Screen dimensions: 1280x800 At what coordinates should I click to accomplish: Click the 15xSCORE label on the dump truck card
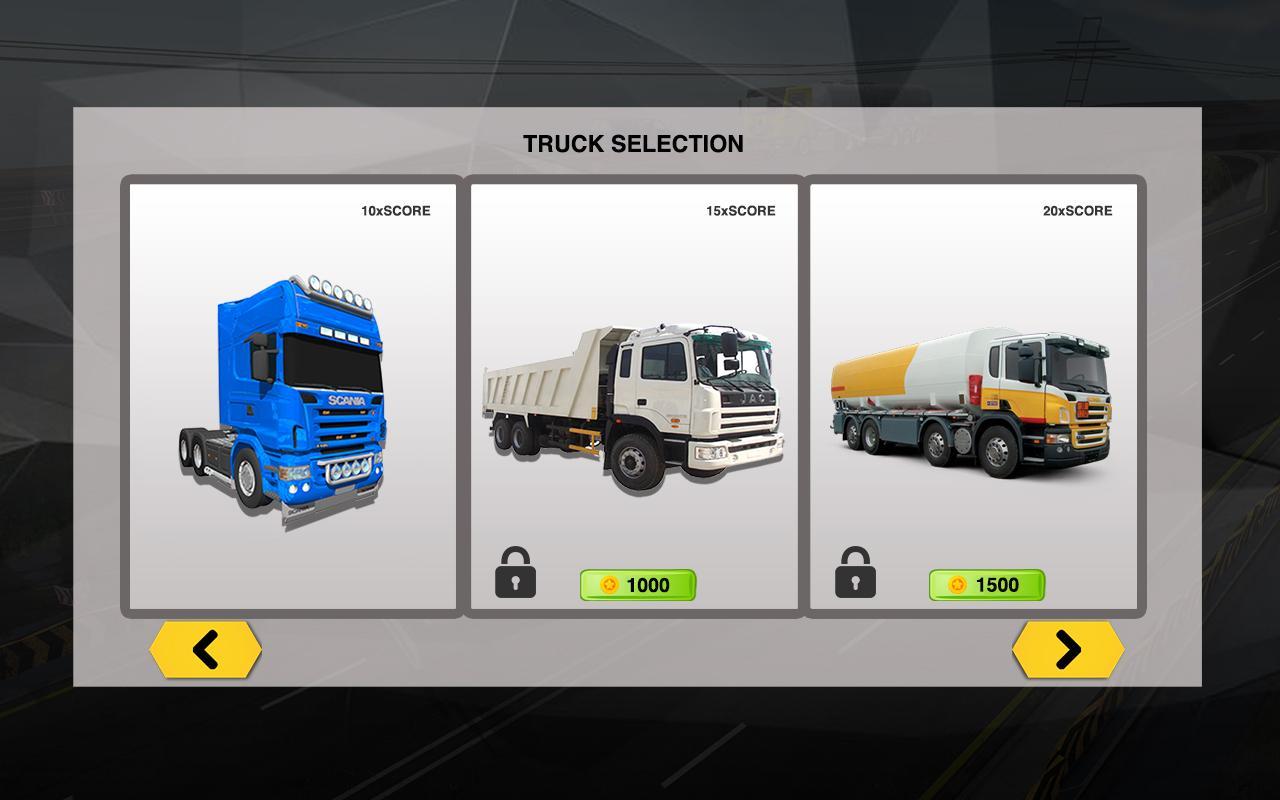740,211
